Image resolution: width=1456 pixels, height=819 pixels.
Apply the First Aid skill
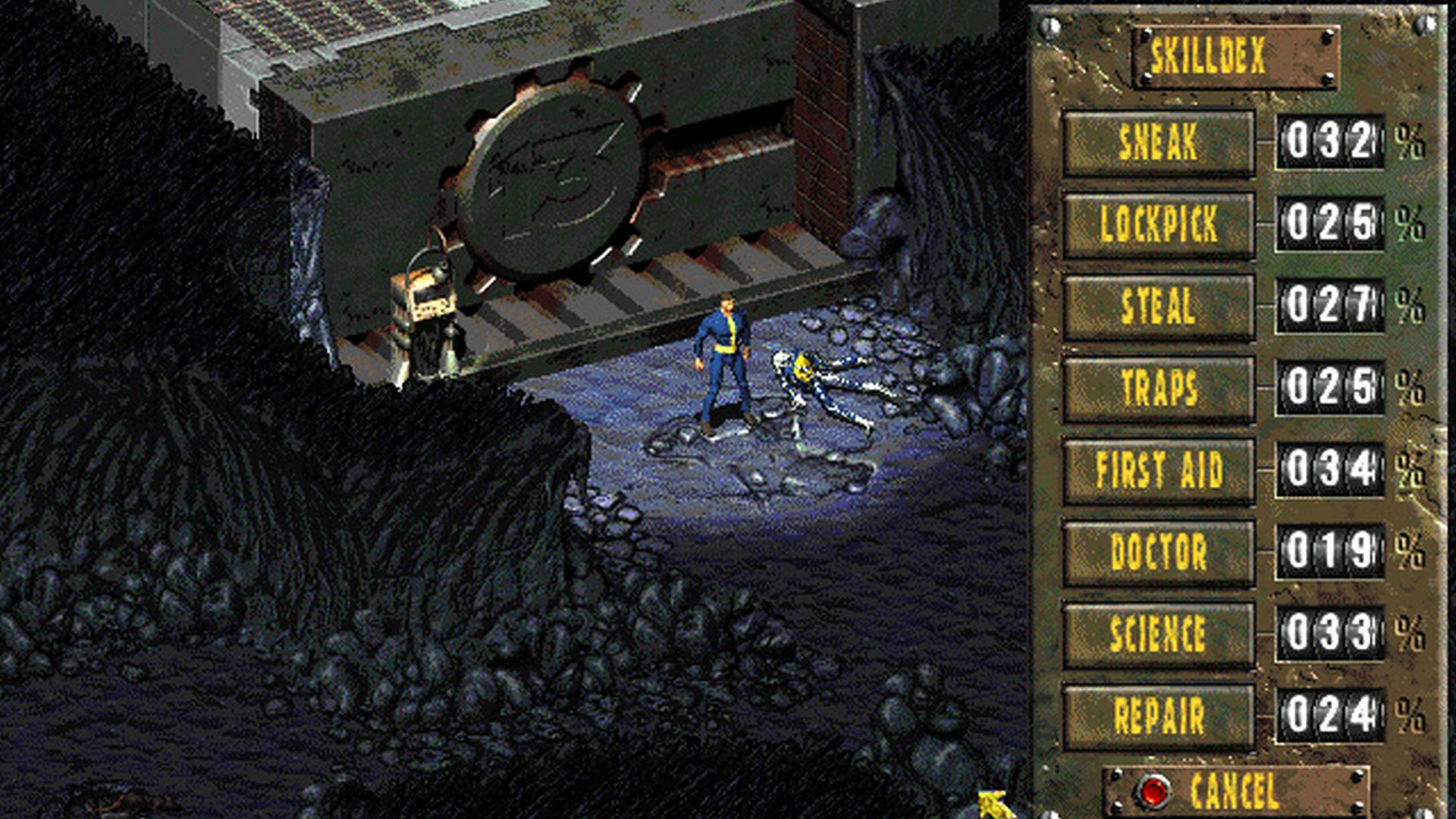[1159, 470]
